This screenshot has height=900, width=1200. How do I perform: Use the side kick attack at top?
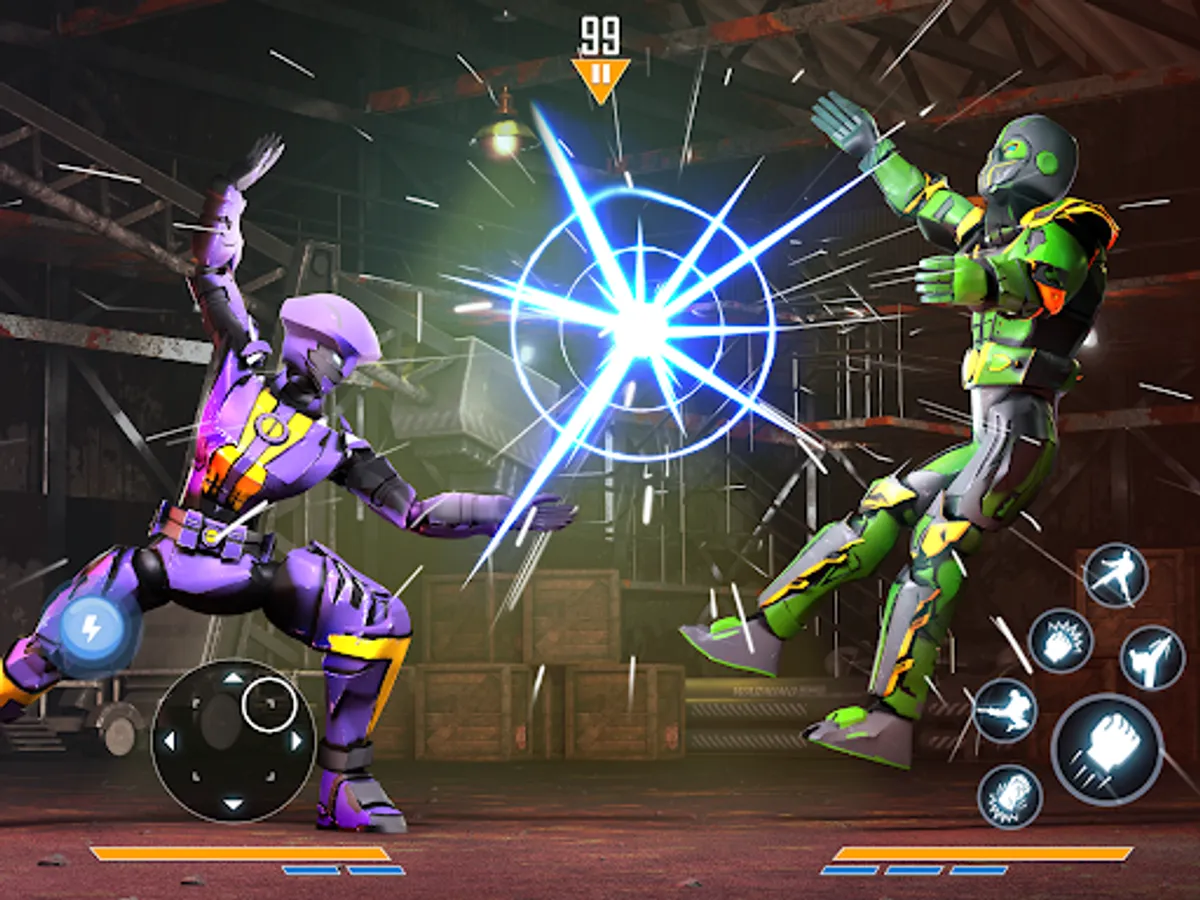1115,575
